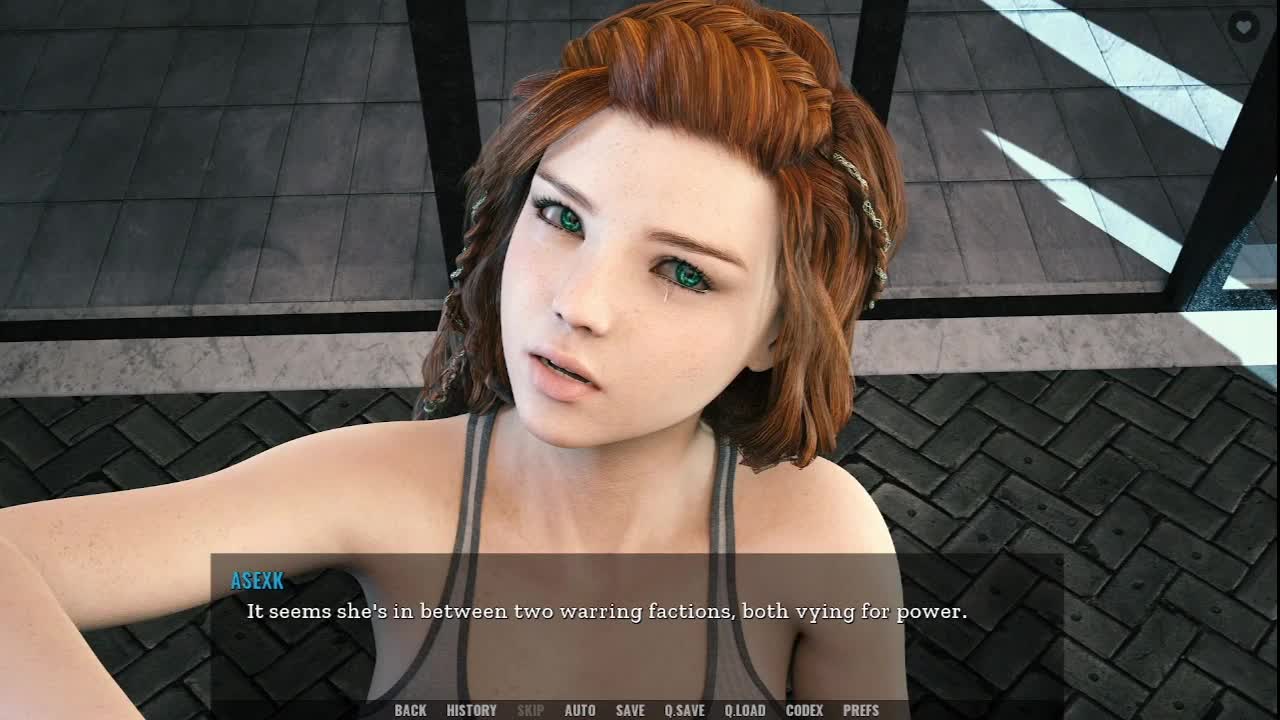Quick load with Q.LOAD

coord(745,710)
